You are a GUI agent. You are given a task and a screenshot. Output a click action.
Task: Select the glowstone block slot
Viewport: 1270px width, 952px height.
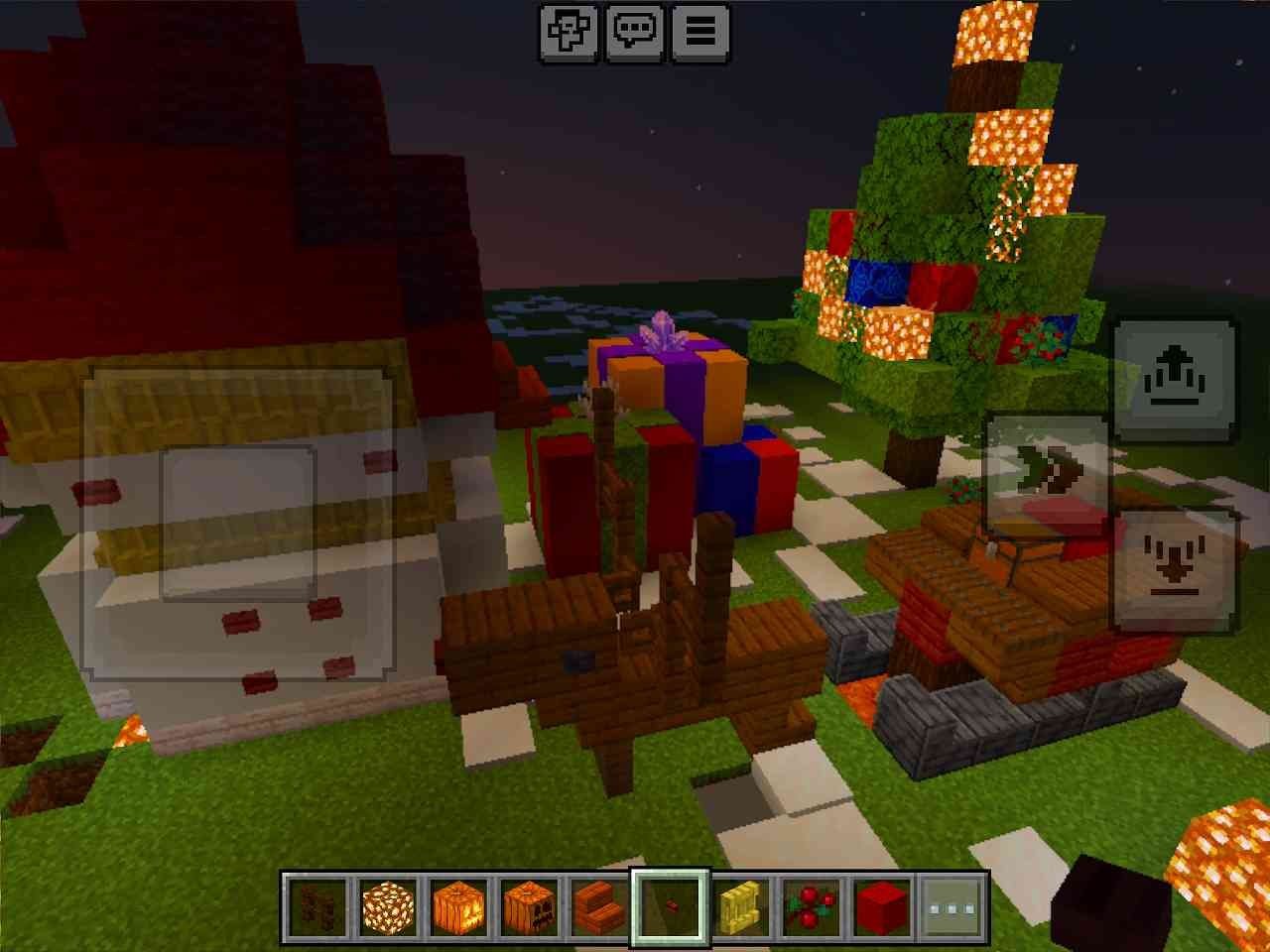tap(388, 906)
